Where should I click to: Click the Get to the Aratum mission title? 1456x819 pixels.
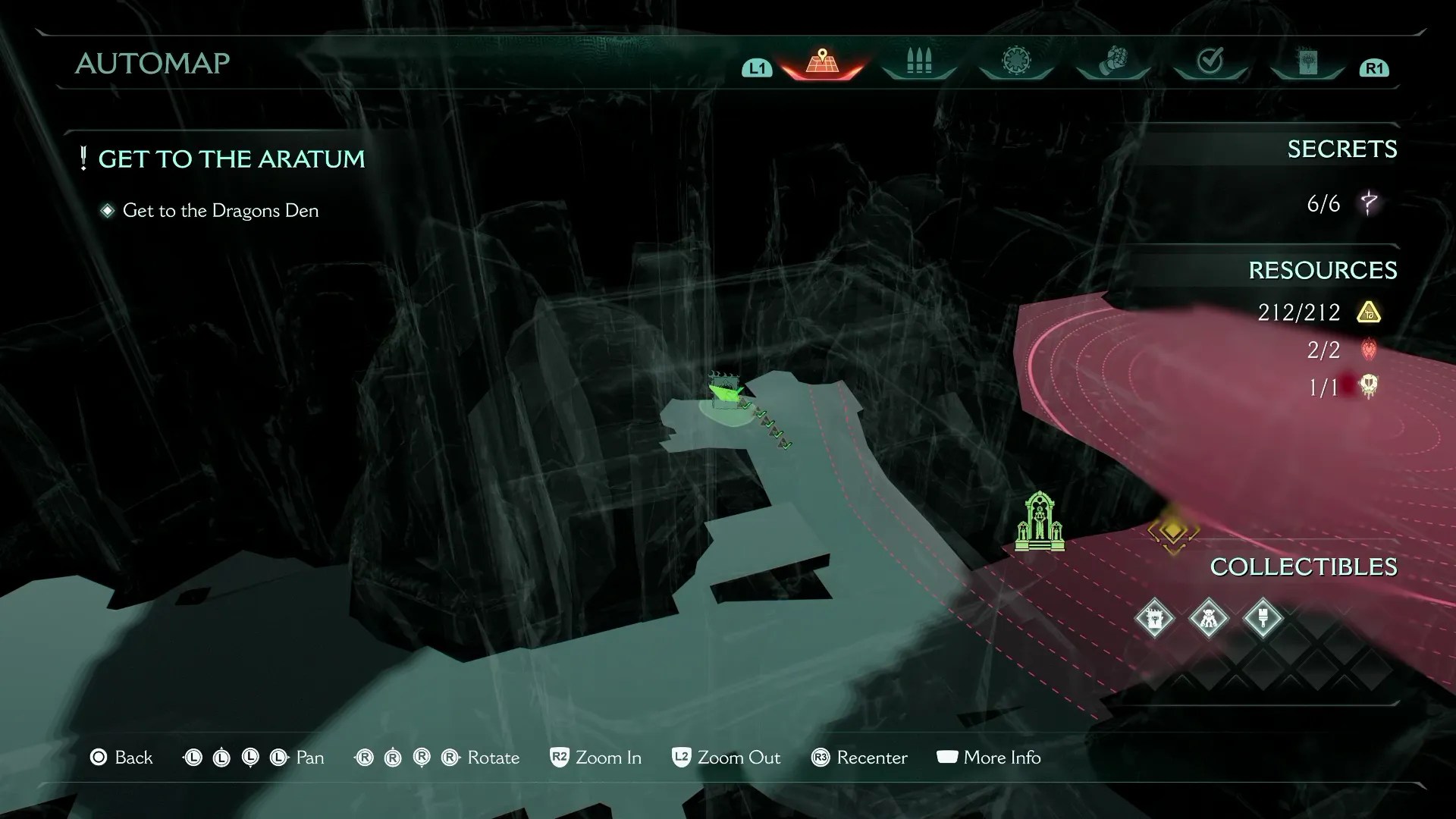coord(231,159)
